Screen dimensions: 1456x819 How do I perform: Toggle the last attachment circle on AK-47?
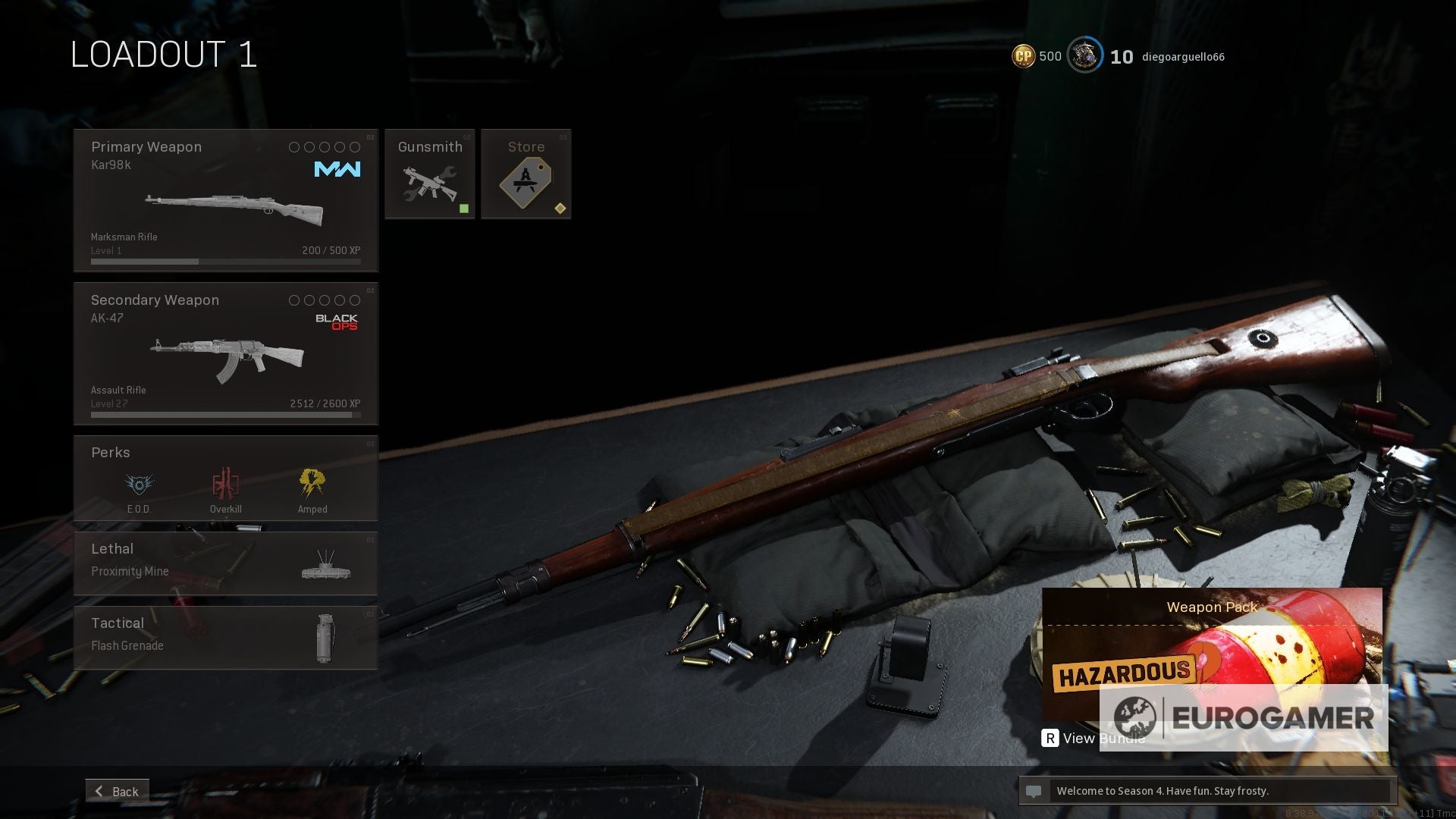pyautogui.click(x=356, y=300)
